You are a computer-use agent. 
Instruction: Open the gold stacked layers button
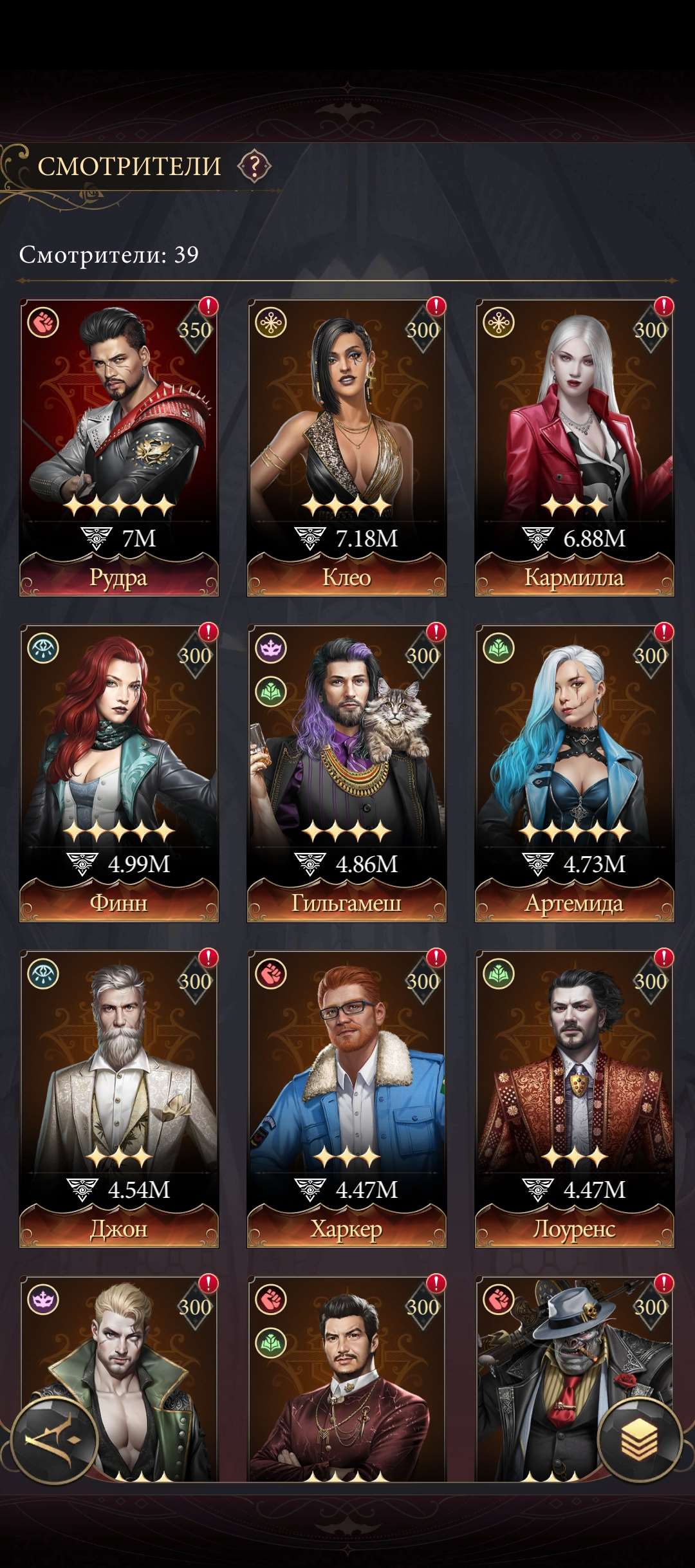639,1439
